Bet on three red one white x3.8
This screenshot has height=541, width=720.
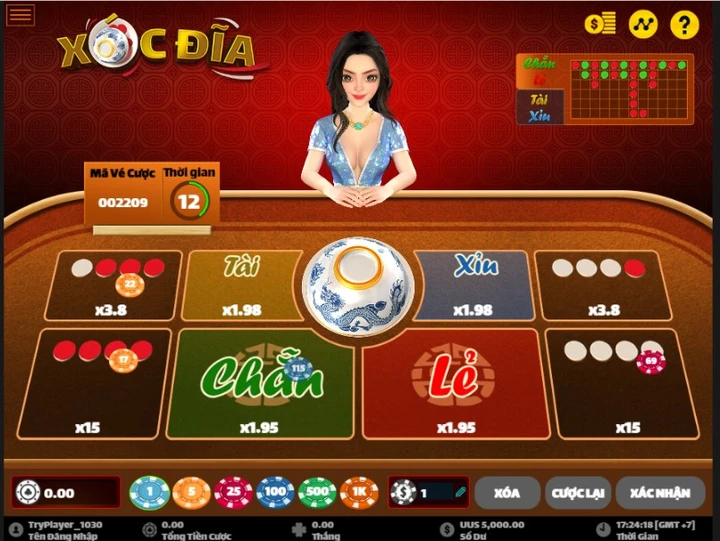(112, 285)
